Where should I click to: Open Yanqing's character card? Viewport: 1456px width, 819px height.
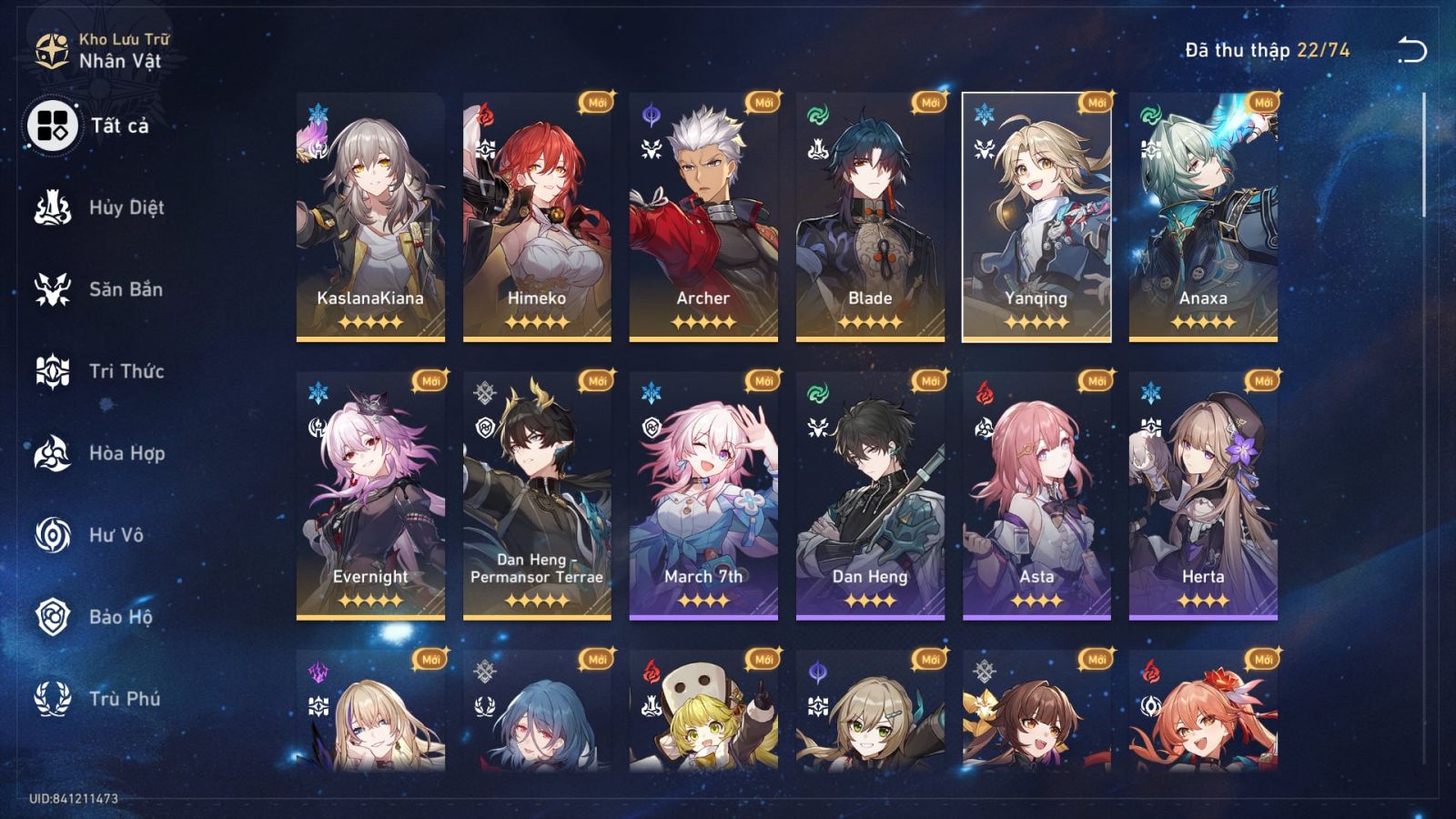[x=1042, y=214]
